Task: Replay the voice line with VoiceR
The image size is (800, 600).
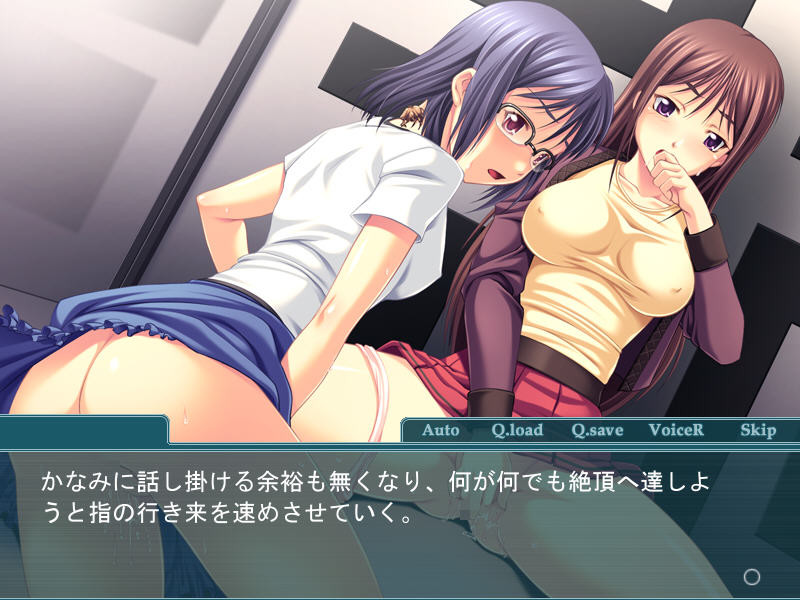Action: pyautogui.click(x=676, y=430)
